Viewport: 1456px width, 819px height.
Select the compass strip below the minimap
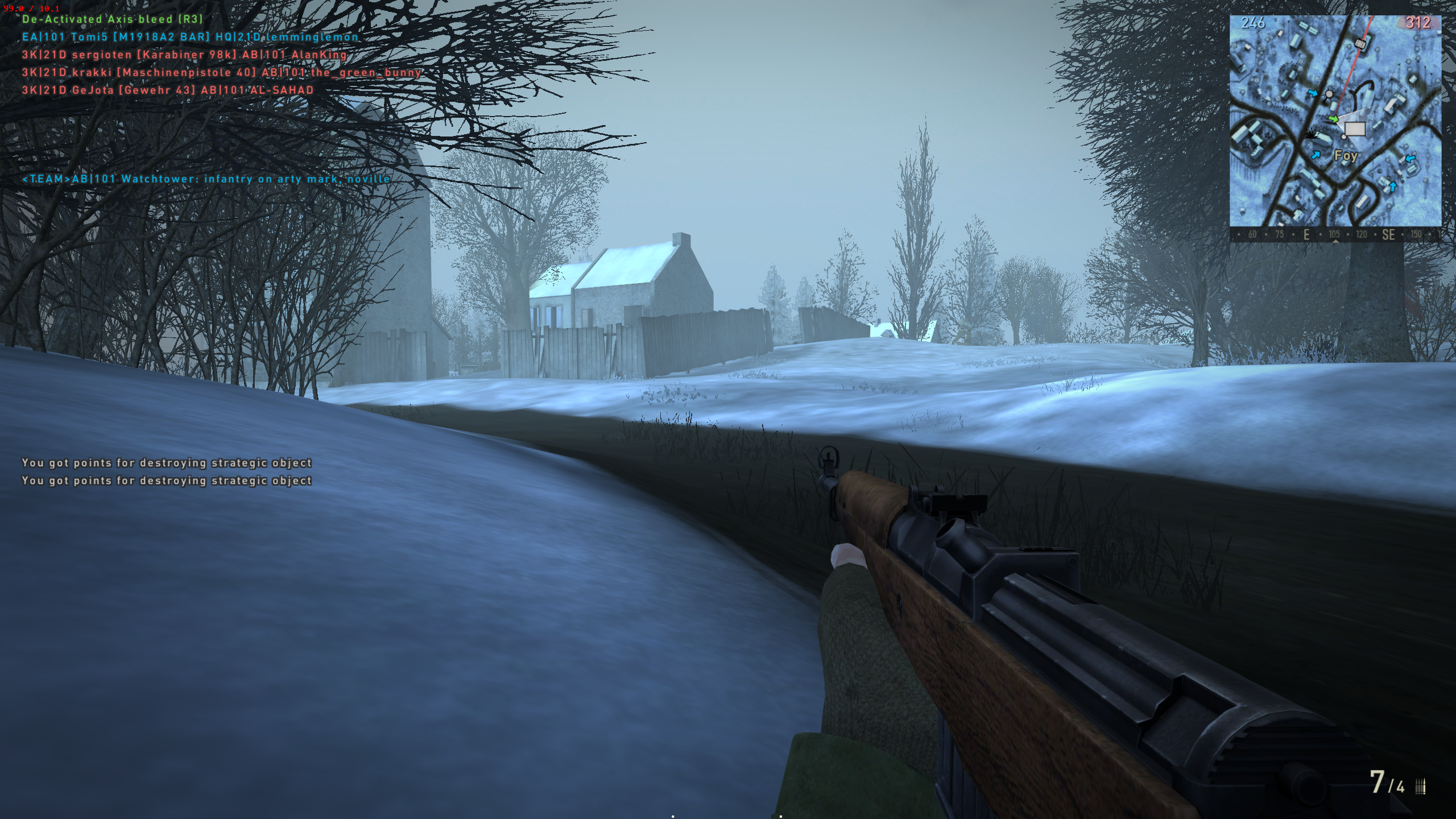tap(1335, 235)
